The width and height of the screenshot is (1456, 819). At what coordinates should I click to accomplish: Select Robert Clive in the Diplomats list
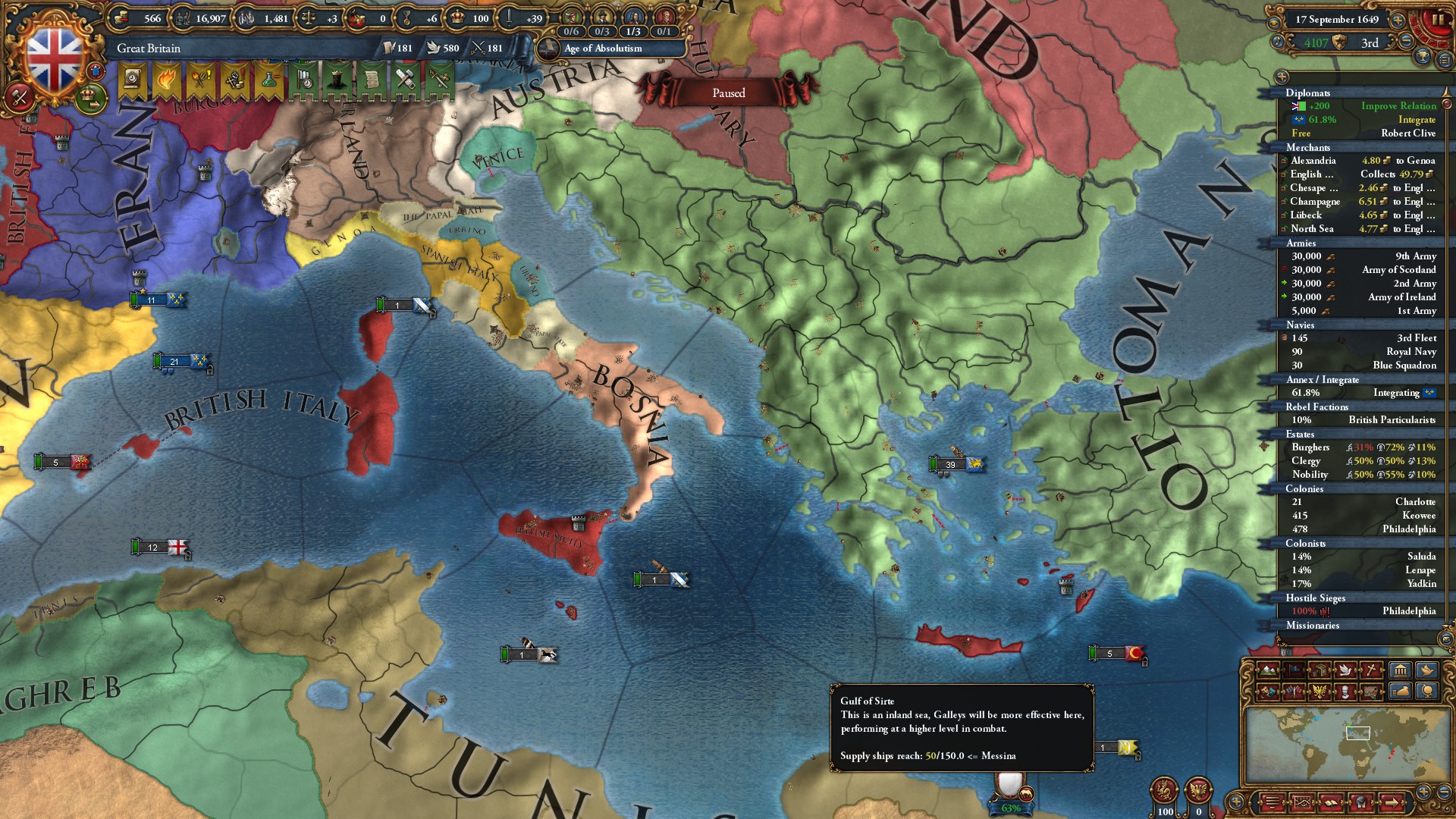1407,133
